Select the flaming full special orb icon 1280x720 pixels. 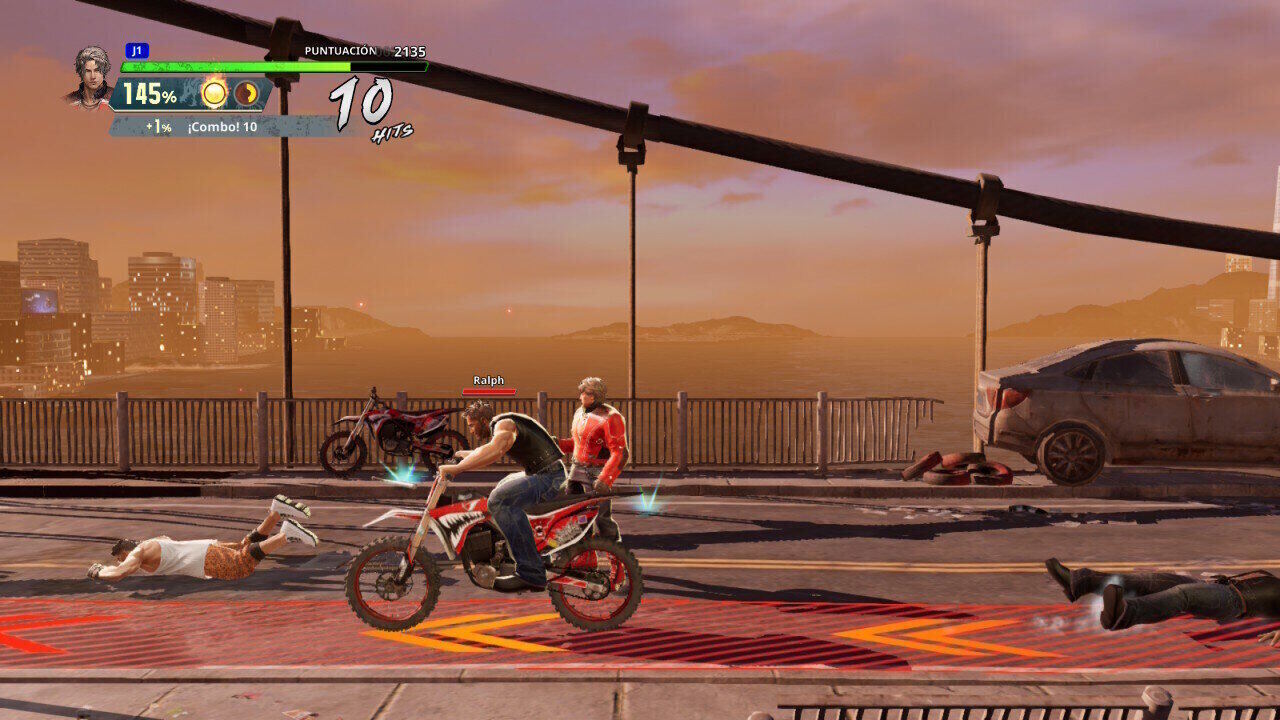(x=214, y=94)
